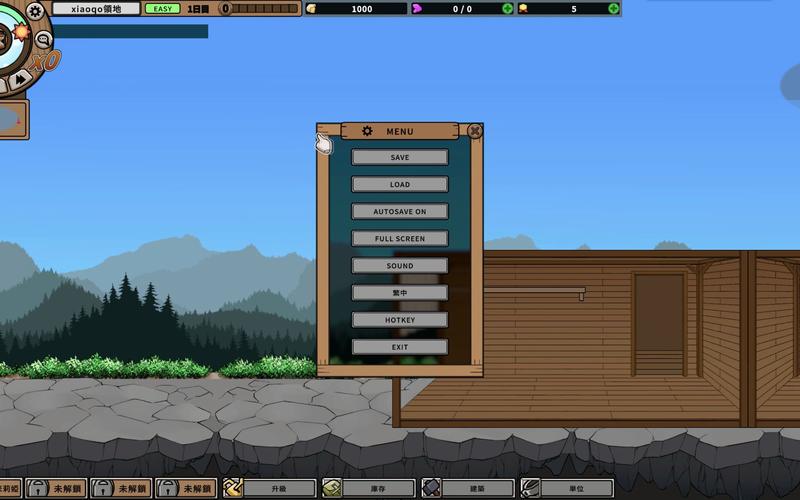Click the plus button beside the 5 counter
This screenshot has height=500, width=800.
tap(613, 9)
